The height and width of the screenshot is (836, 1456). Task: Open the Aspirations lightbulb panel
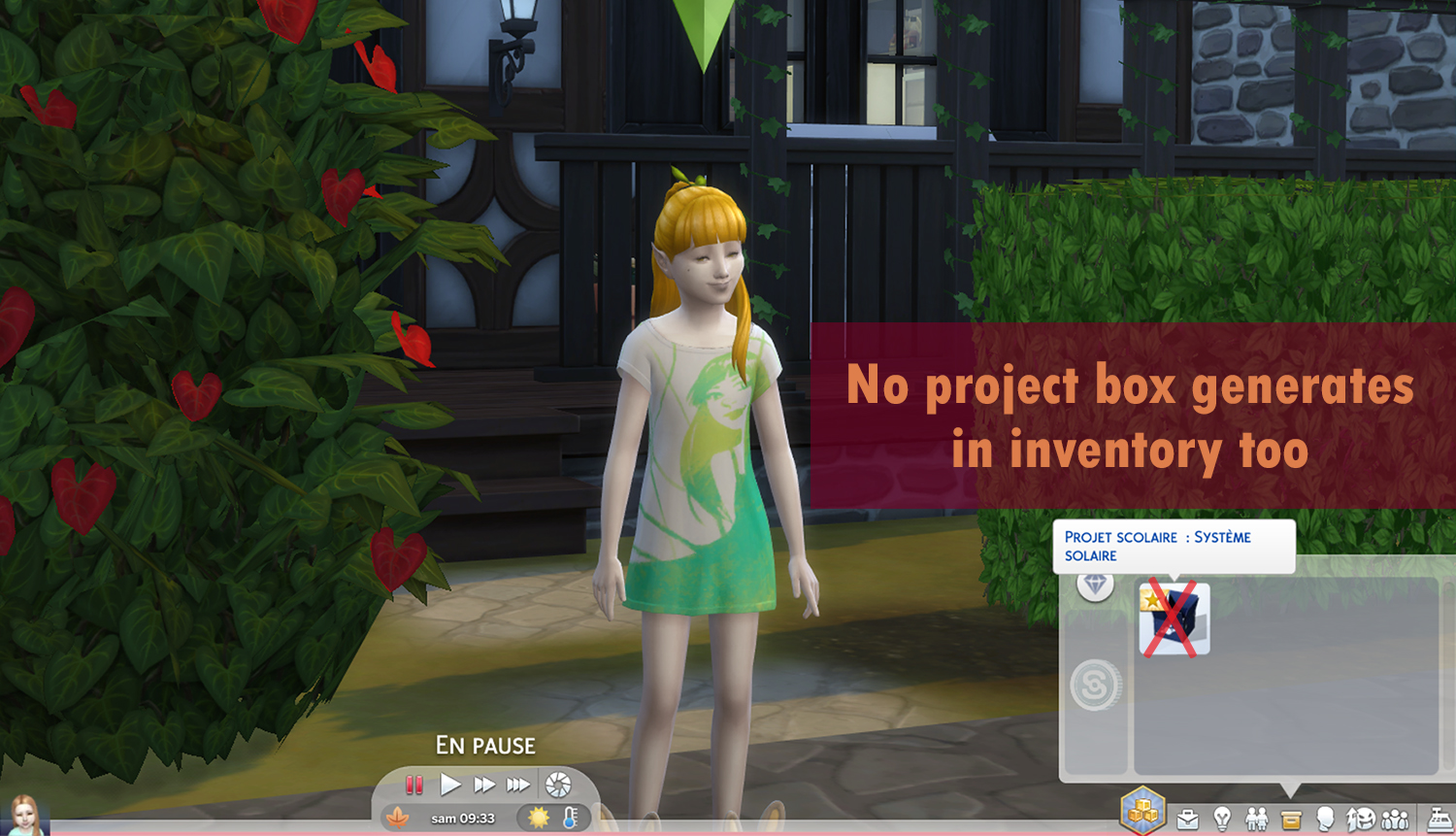(1222, 819)
